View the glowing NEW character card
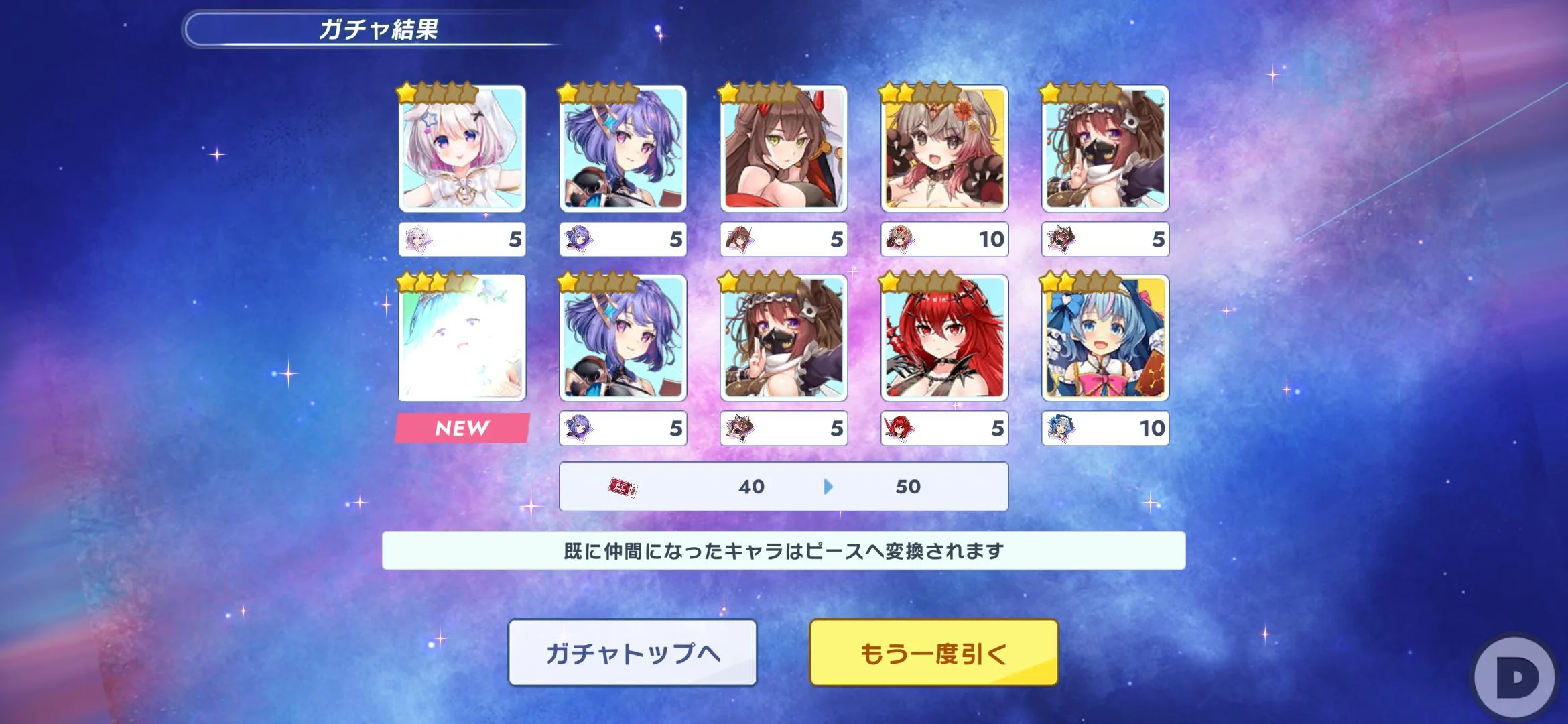This screenshot has height=724, width=1568. click(x=462, y=338)
